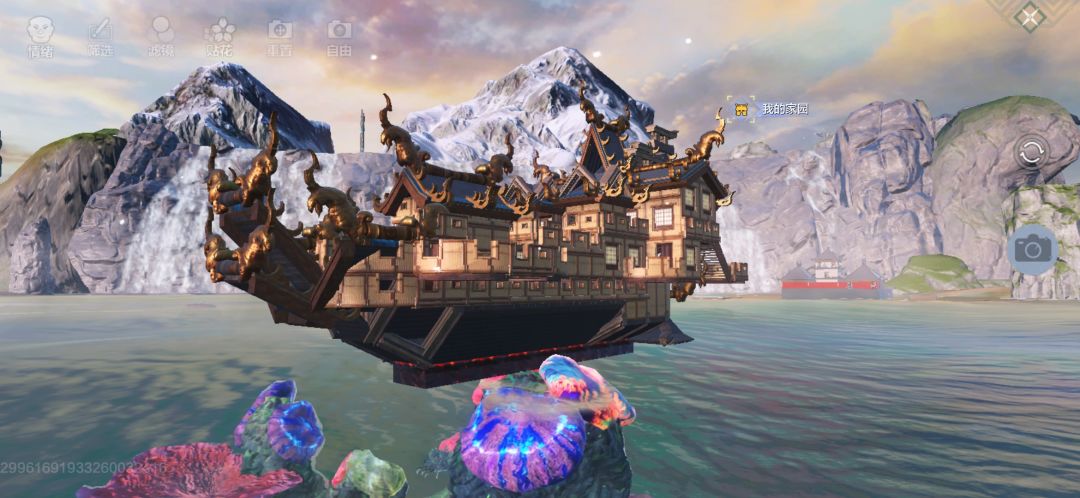Close photo mode with the diamond X

(x=1029, y=16)
